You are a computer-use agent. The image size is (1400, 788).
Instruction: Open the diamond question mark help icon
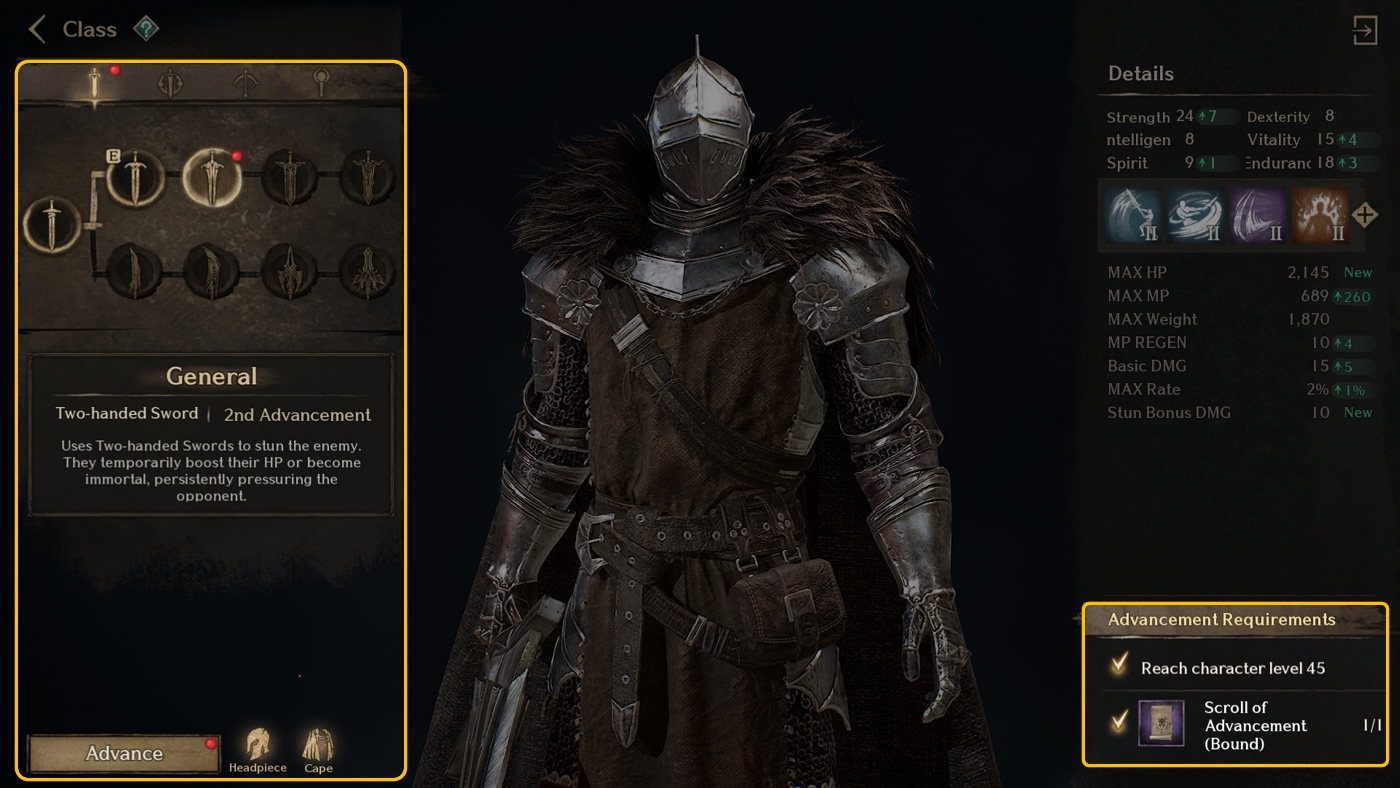coord(146,29)
